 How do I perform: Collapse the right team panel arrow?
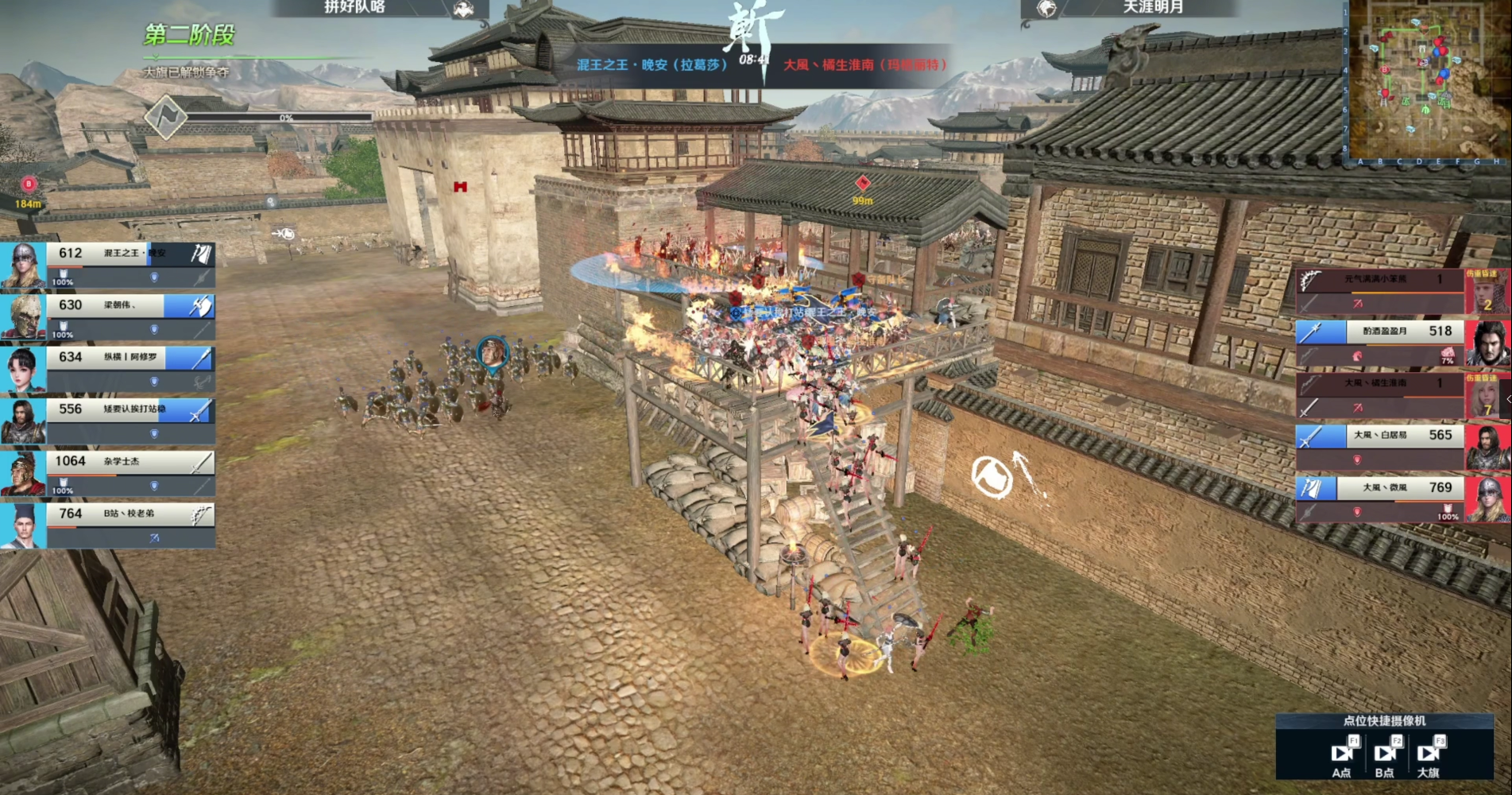tap(1508, 399)
